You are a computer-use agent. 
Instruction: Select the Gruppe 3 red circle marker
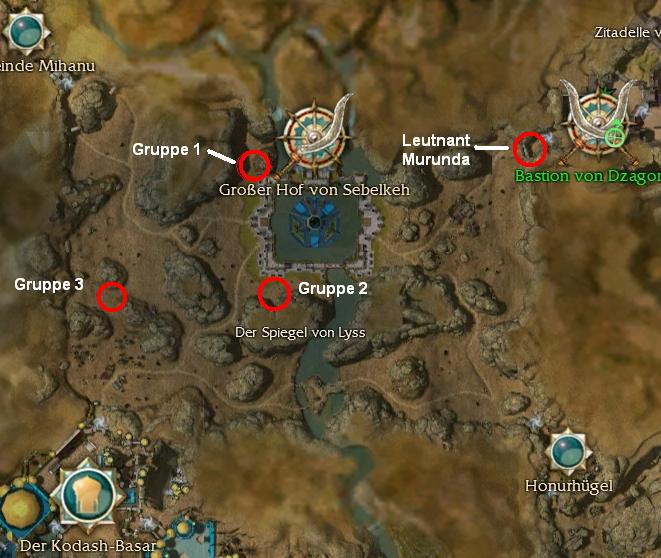pos(112,296)
